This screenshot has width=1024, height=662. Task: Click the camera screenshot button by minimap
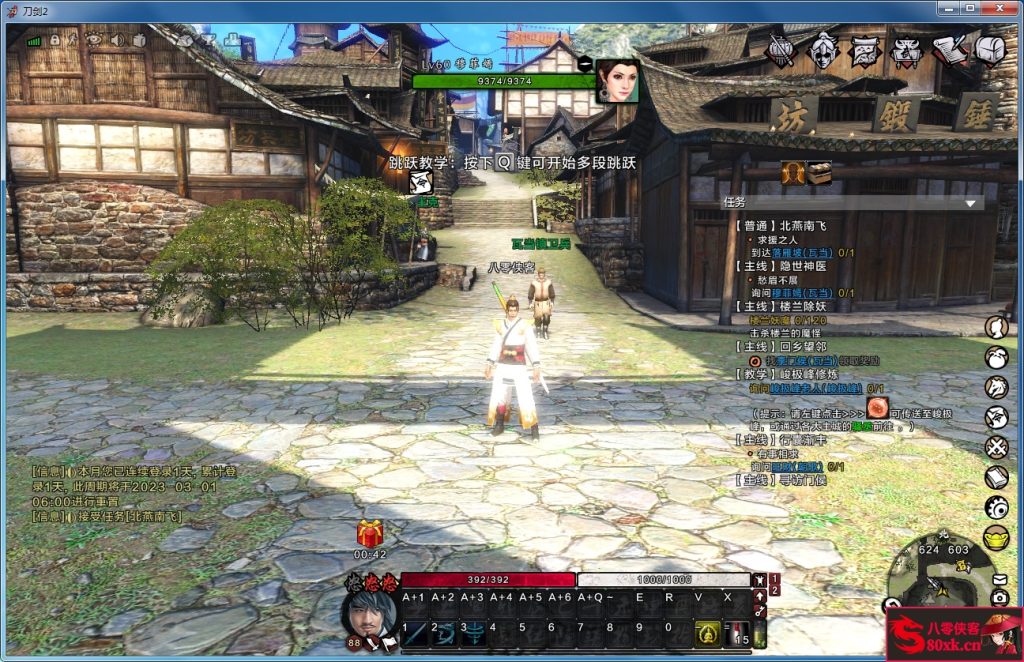(x=999, y=598)
